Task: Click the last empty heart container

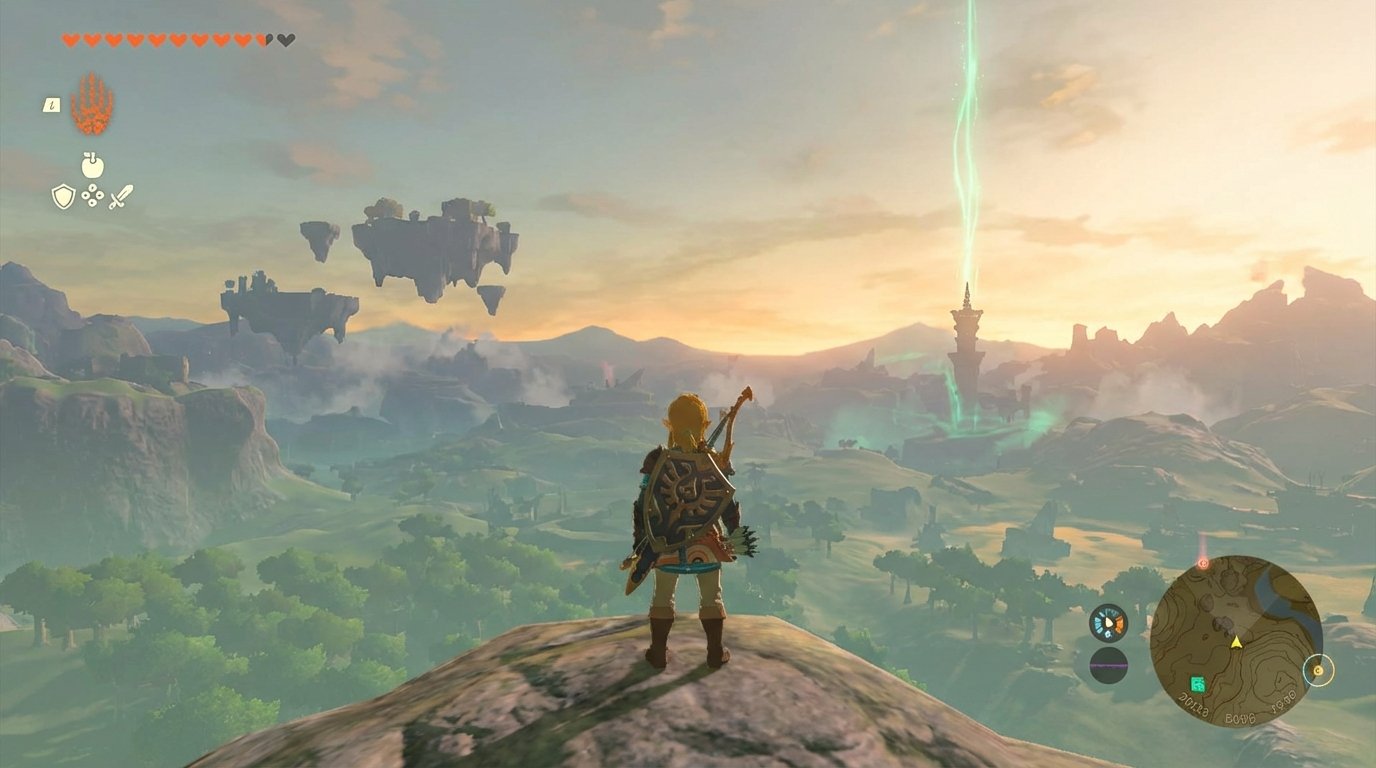Action: [284, 40]
